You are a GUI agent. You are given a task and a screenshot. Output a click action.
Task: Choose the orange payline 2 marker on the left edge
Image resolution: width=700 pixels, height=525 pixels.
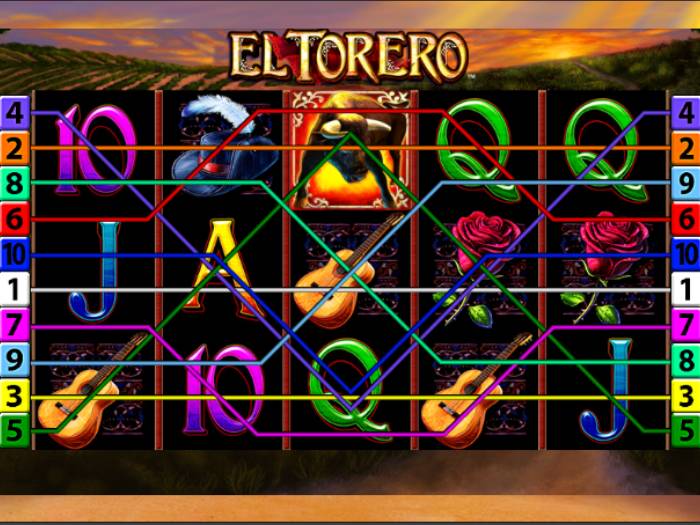point(14,149)
